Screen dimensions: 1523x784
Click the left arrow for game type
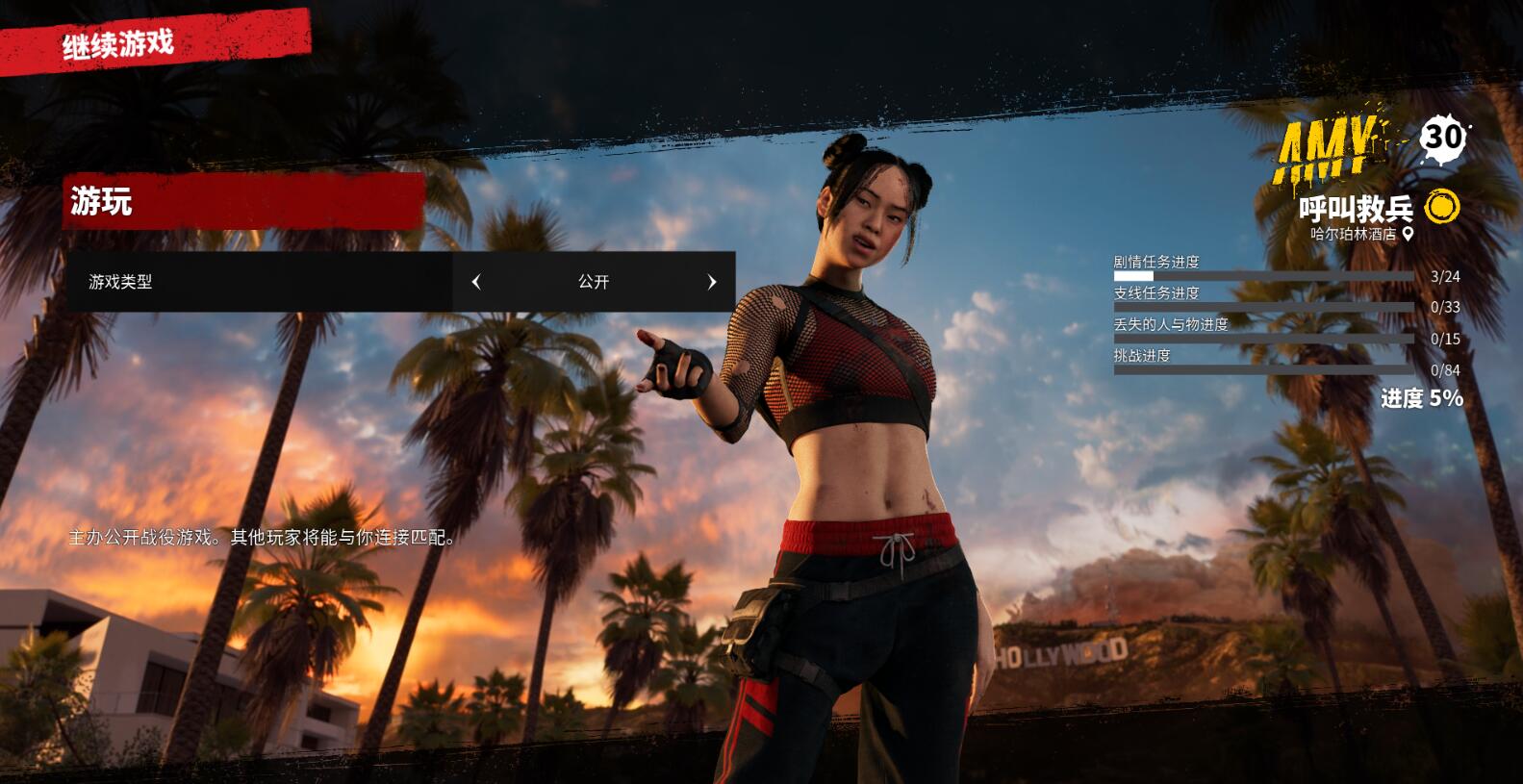pyautogui.click(x=476, y=282)
